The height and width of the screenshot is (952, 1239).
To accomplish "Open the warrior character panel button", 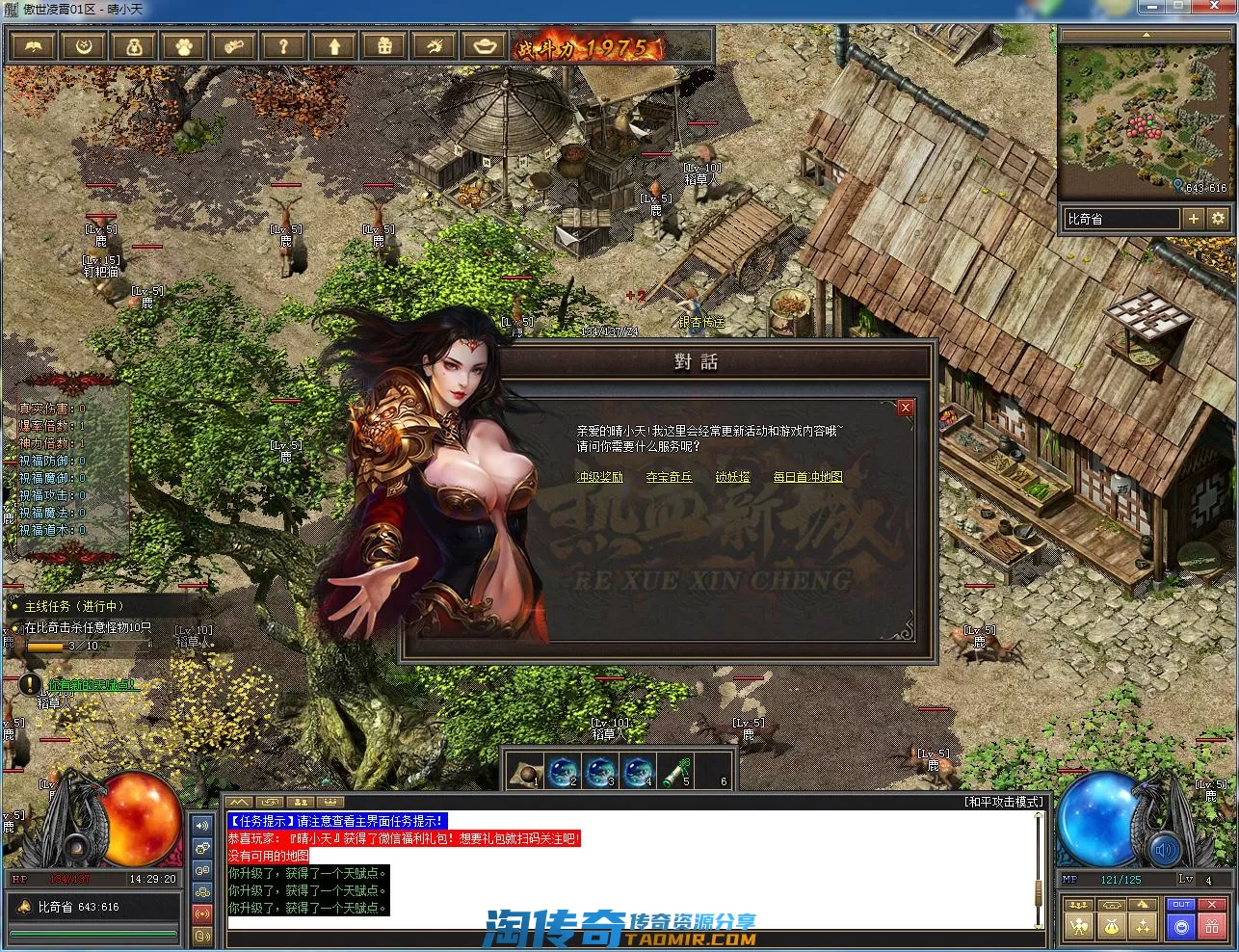I will point(1078,927).
